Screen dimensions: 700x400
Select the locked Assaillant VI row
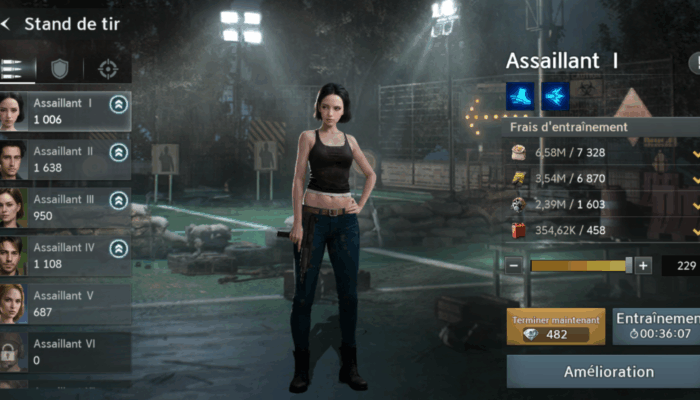65,351
